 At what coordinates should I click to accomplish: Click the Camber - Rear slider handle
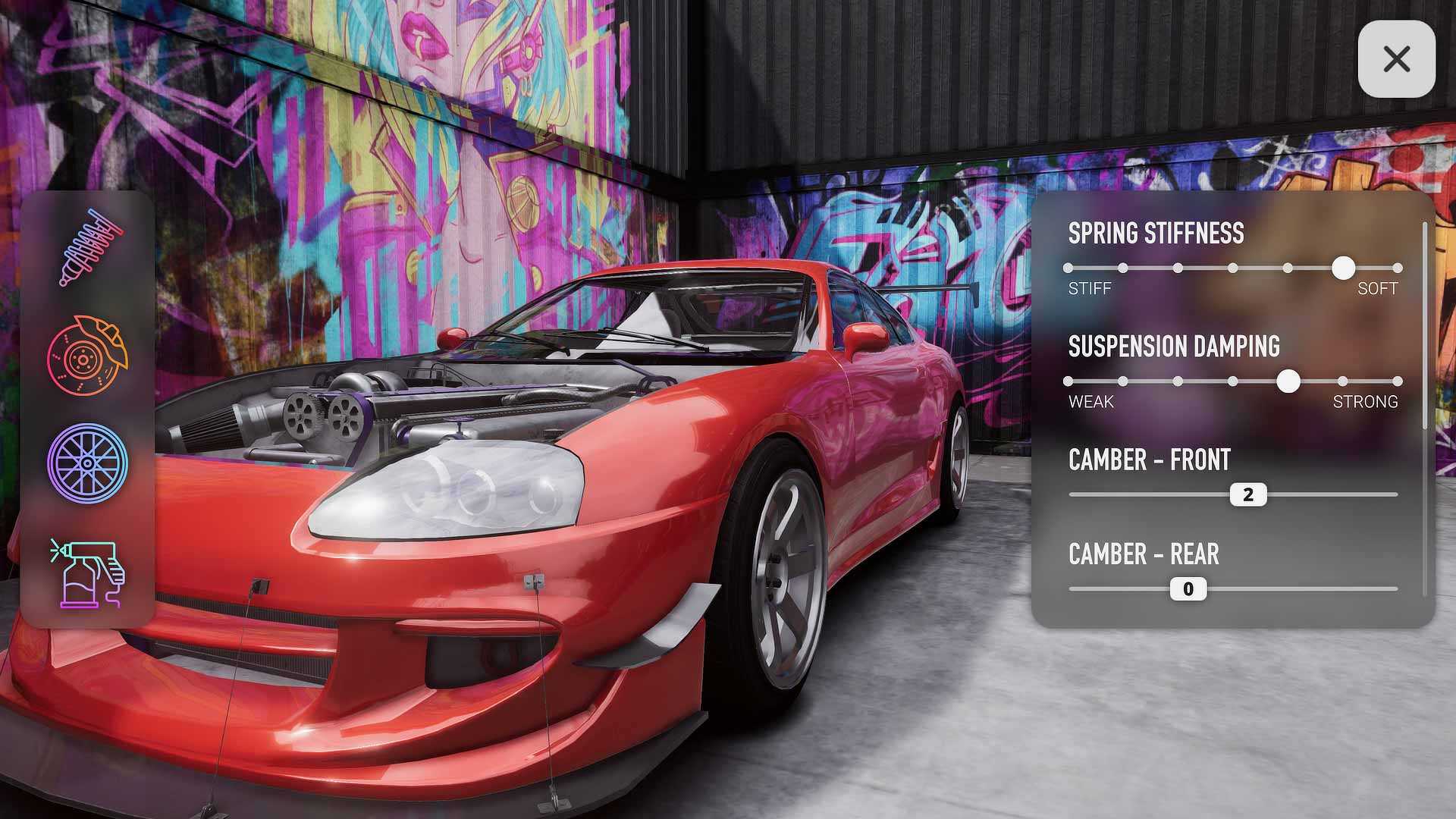tap(1188, 589)
